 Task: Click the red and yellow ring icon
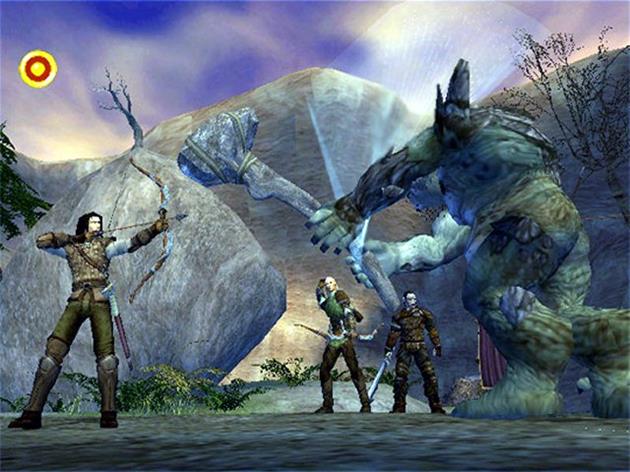point(38,69)
